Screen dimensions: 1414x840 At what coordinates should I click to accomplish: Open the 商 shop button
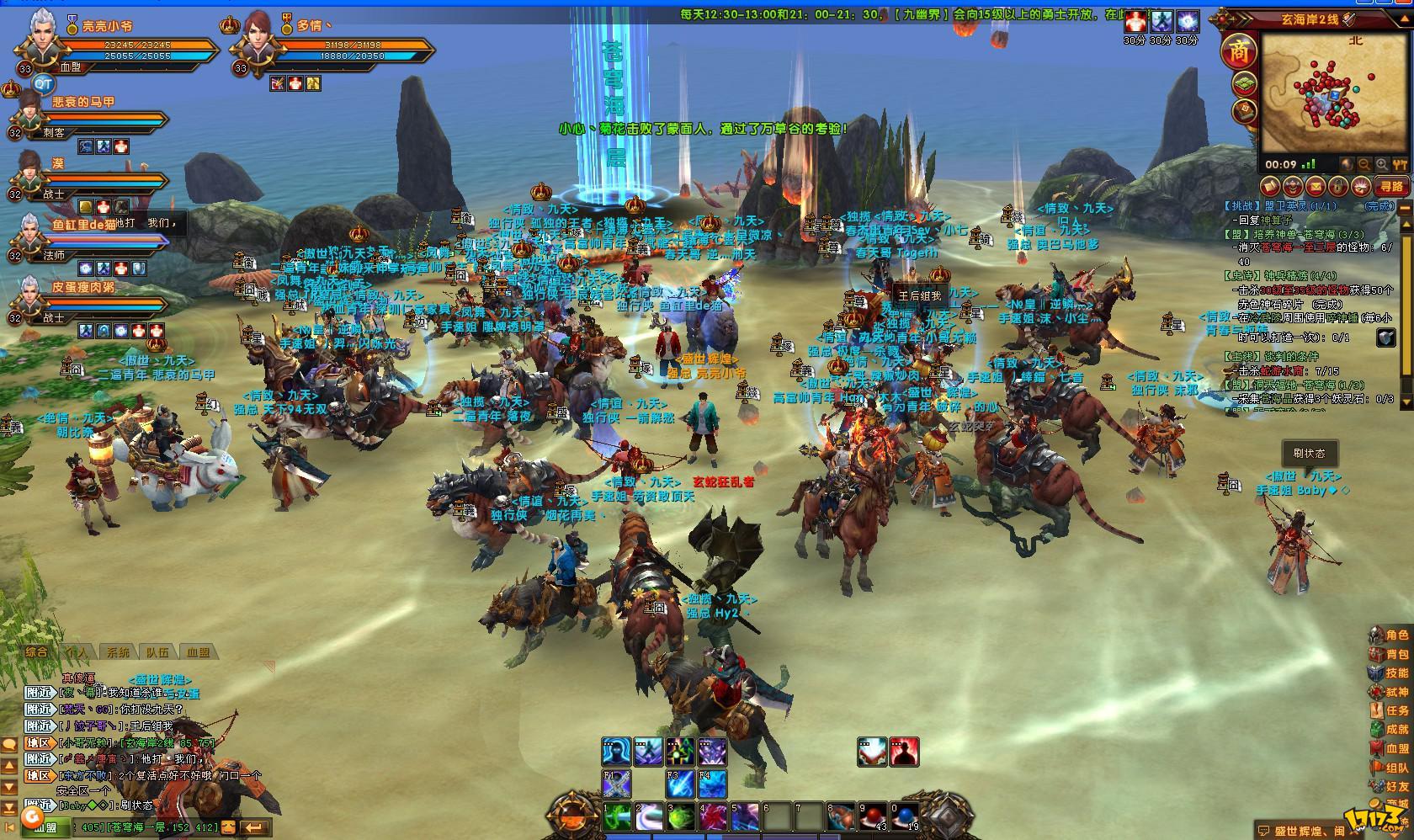[x=1239, y=52]
